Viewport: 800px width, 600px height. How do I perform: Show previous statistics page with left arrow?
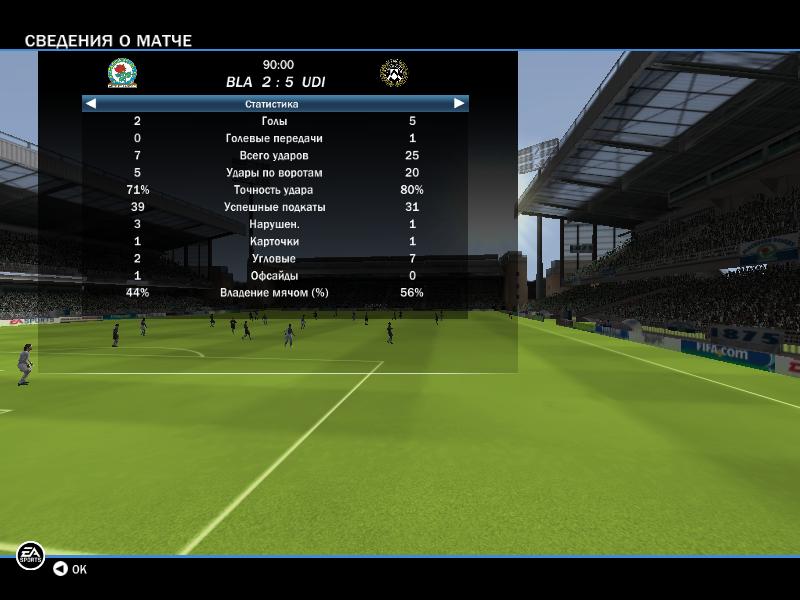91,103
